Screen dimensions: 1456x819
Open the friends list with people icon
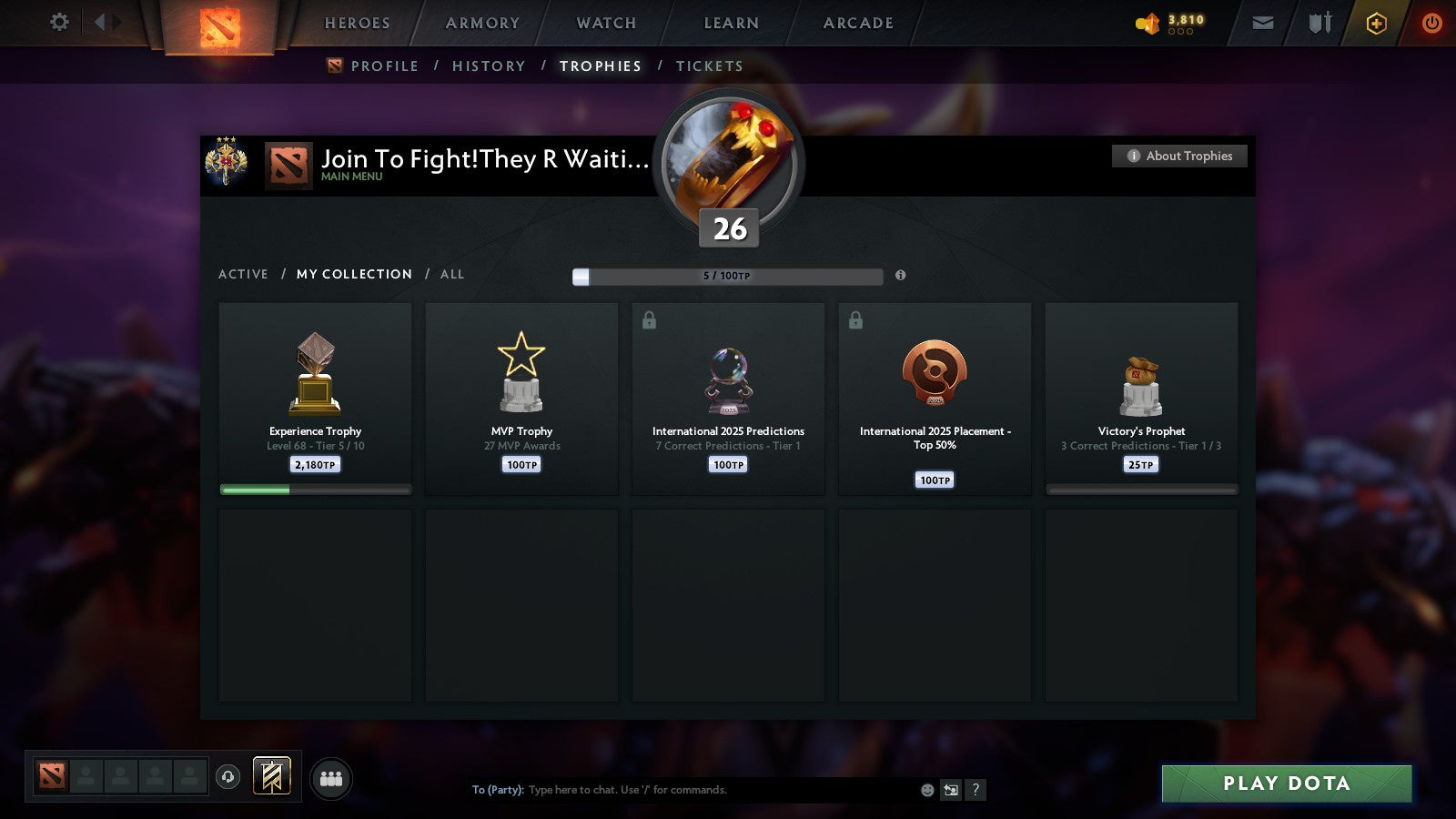pos(332,778)
